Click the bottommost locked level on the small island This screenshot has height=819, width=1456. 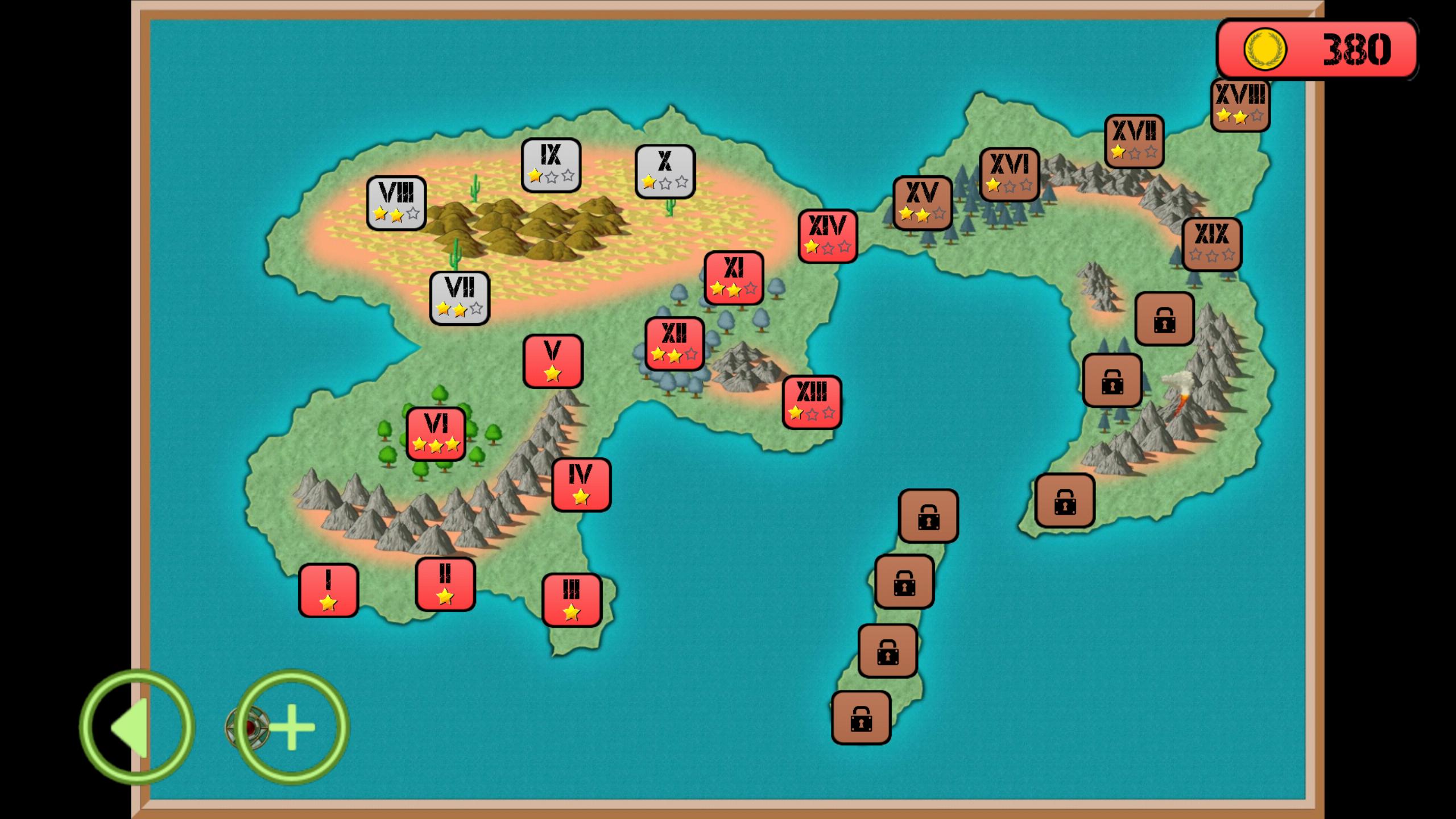[861, 718]
